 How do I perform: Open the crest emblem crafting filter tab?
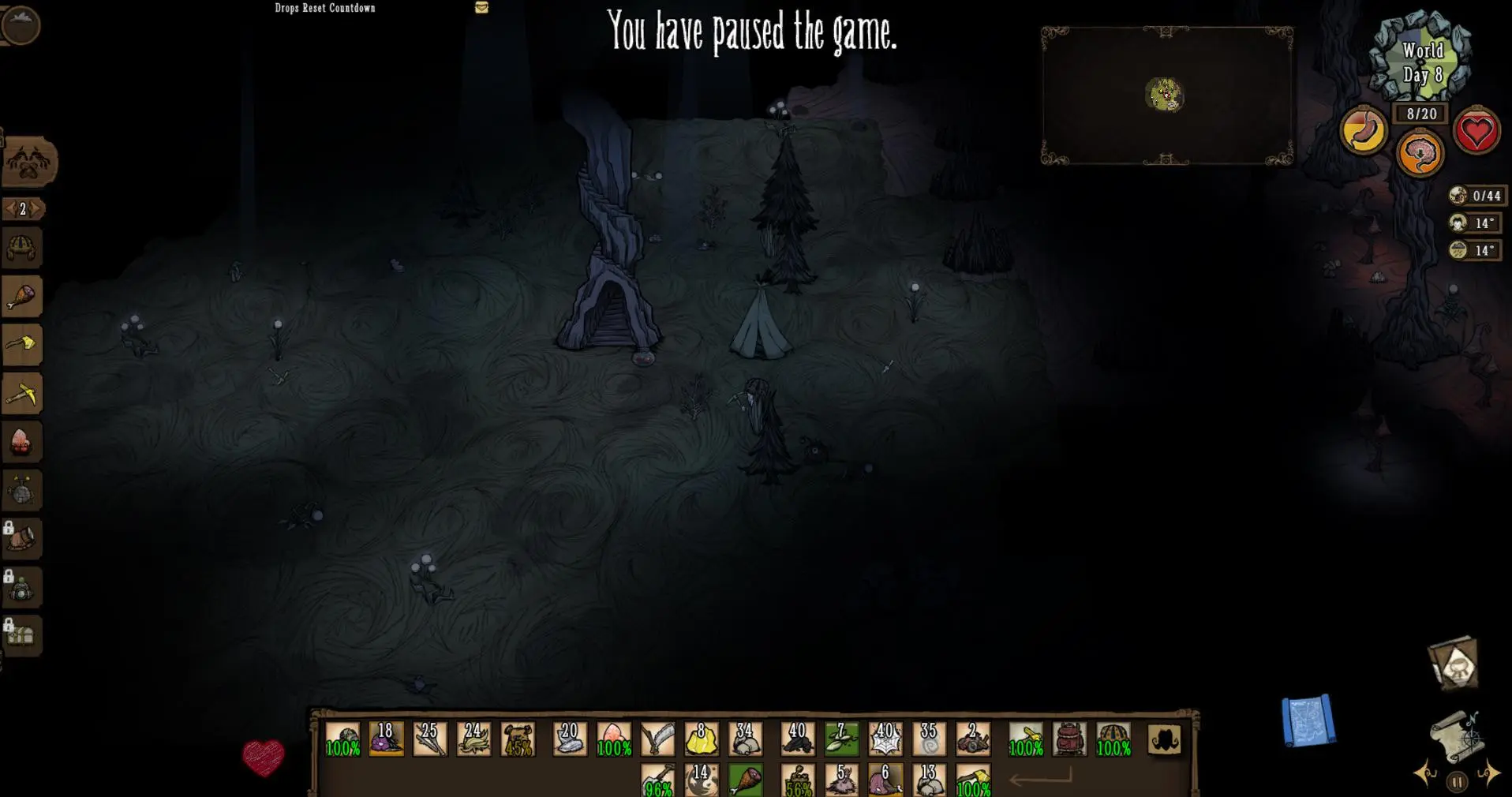pos(25,162)
